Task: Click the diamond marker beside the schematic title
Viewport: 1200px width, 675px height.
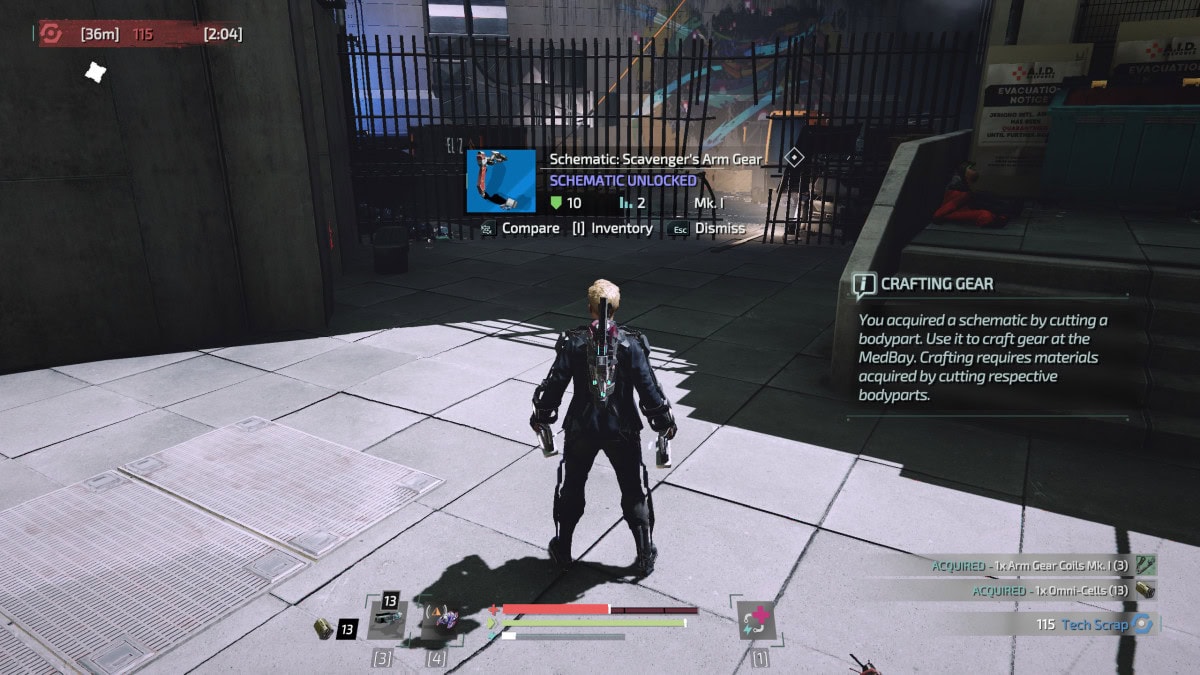Action: click(x=794, y=157)
